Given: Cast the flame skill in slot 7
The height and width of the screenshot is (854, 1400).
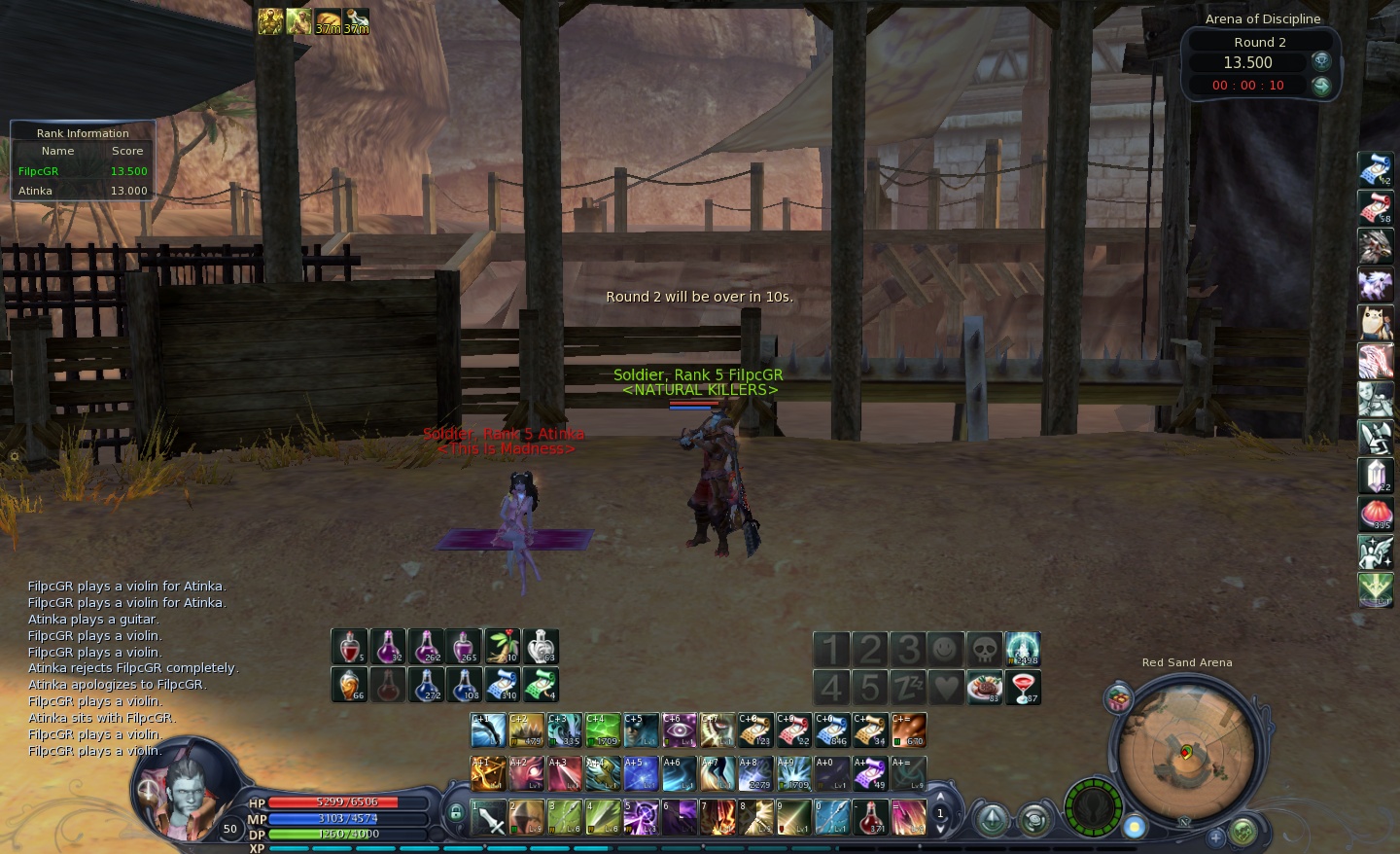Looking at the screenshot, I should tap(718, 817).
